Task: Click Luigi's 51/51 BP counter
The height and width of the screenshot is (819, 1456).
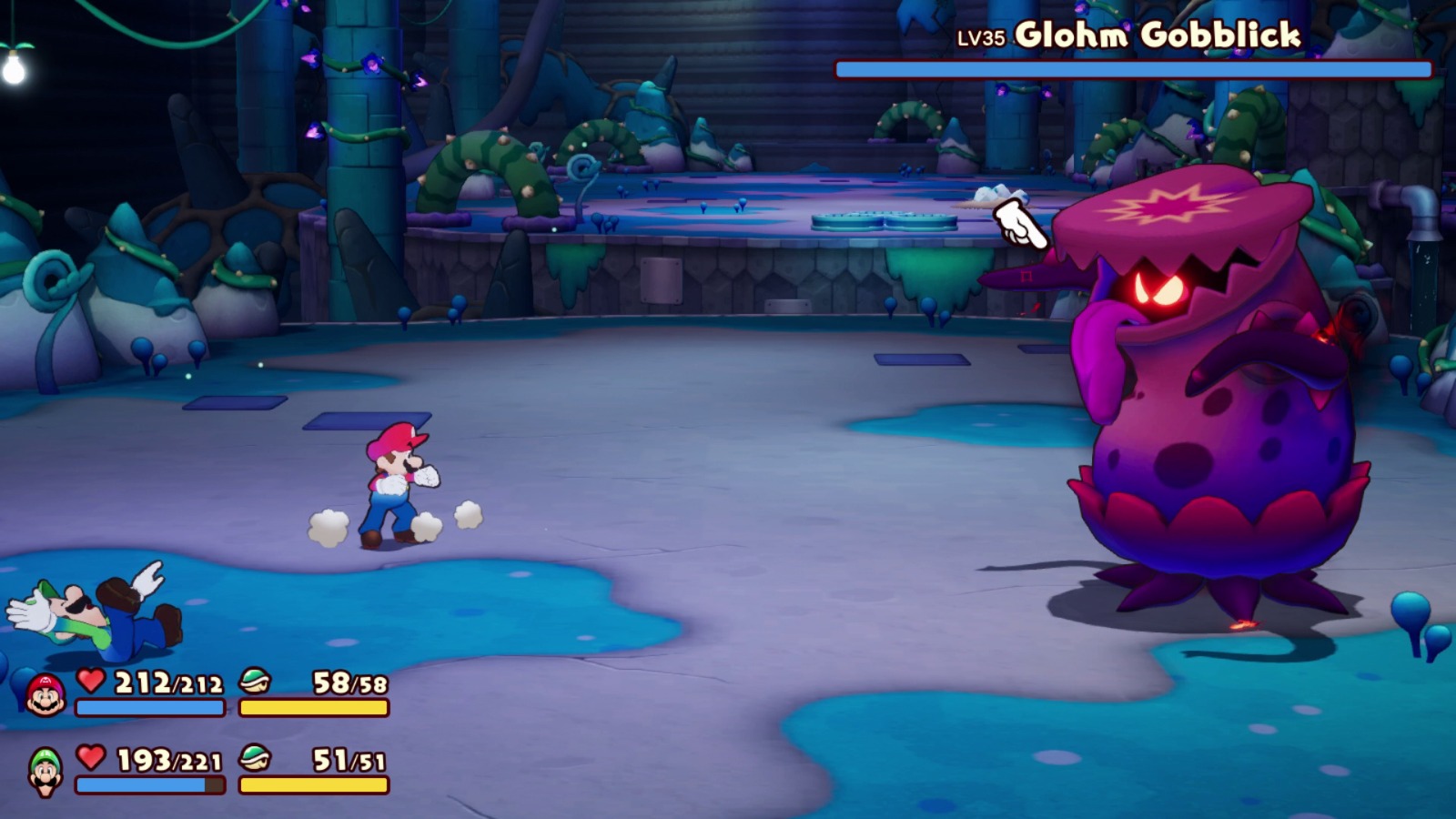Action: 350,763
